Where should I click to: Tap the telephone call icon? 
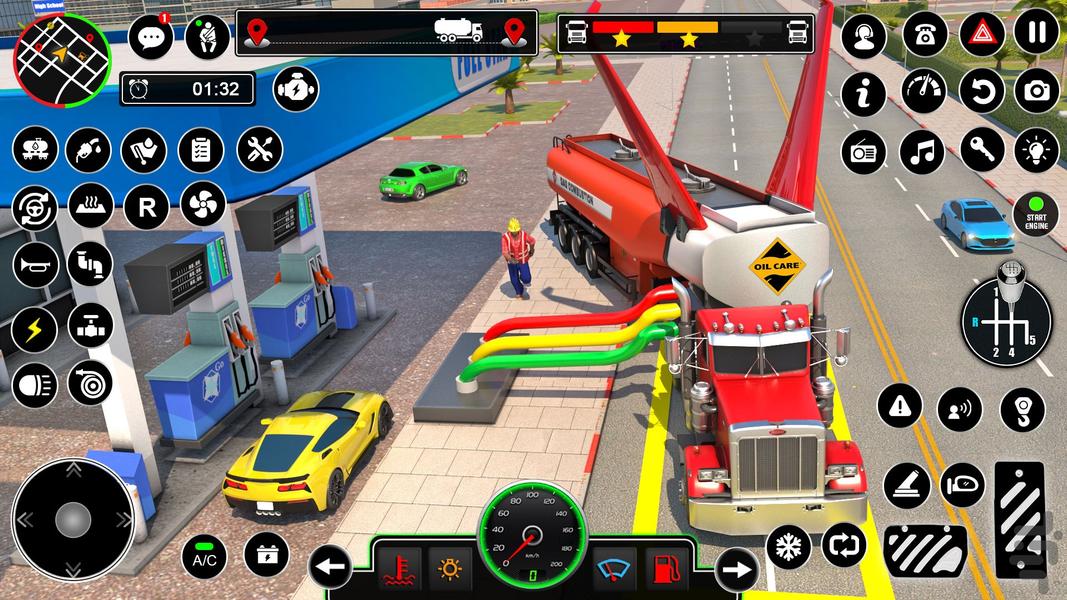[x=924, y=35]
